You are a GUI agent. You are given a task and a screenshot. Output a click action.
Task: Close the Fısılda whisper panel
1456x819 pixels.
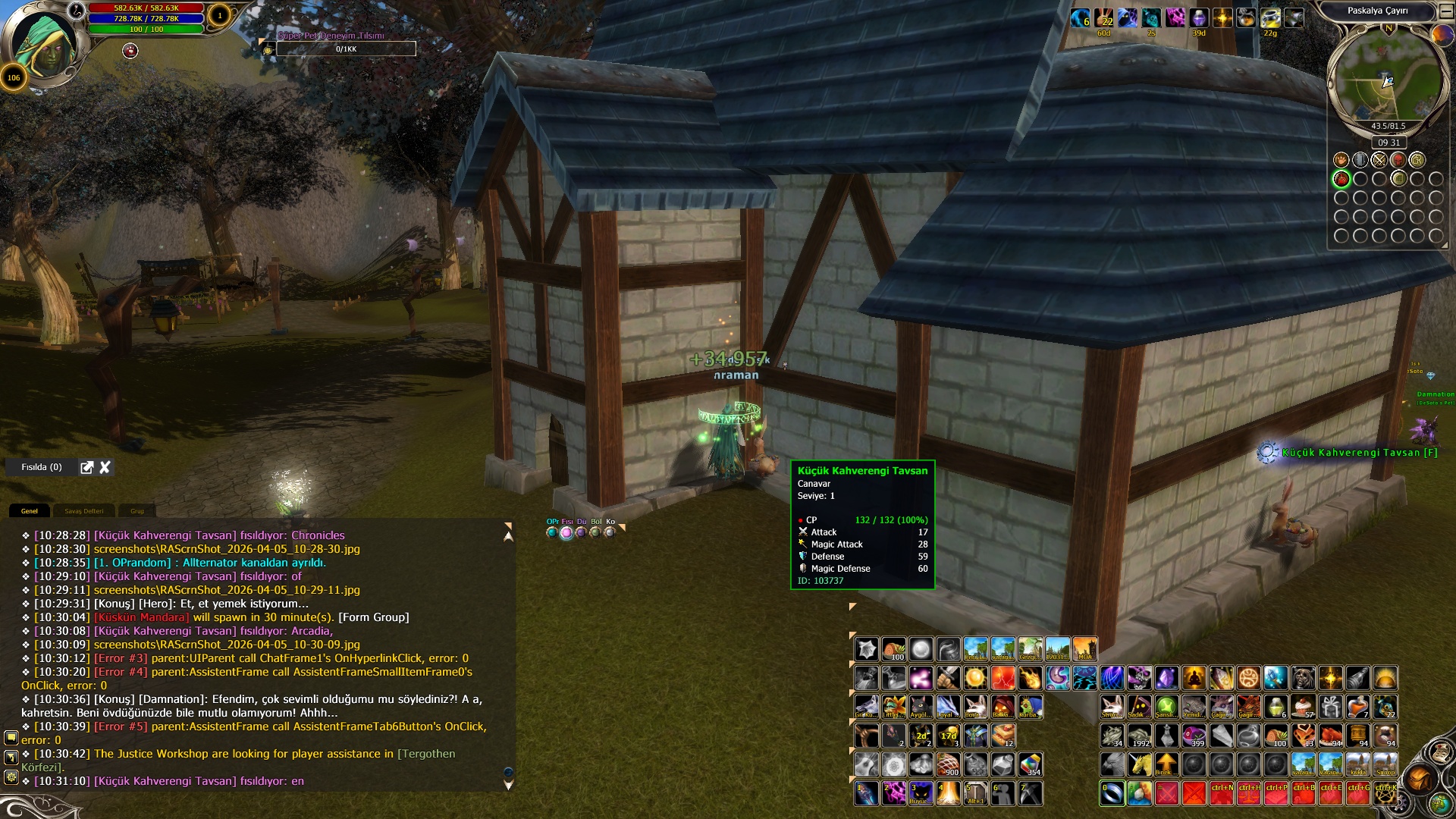click(105, 467)
